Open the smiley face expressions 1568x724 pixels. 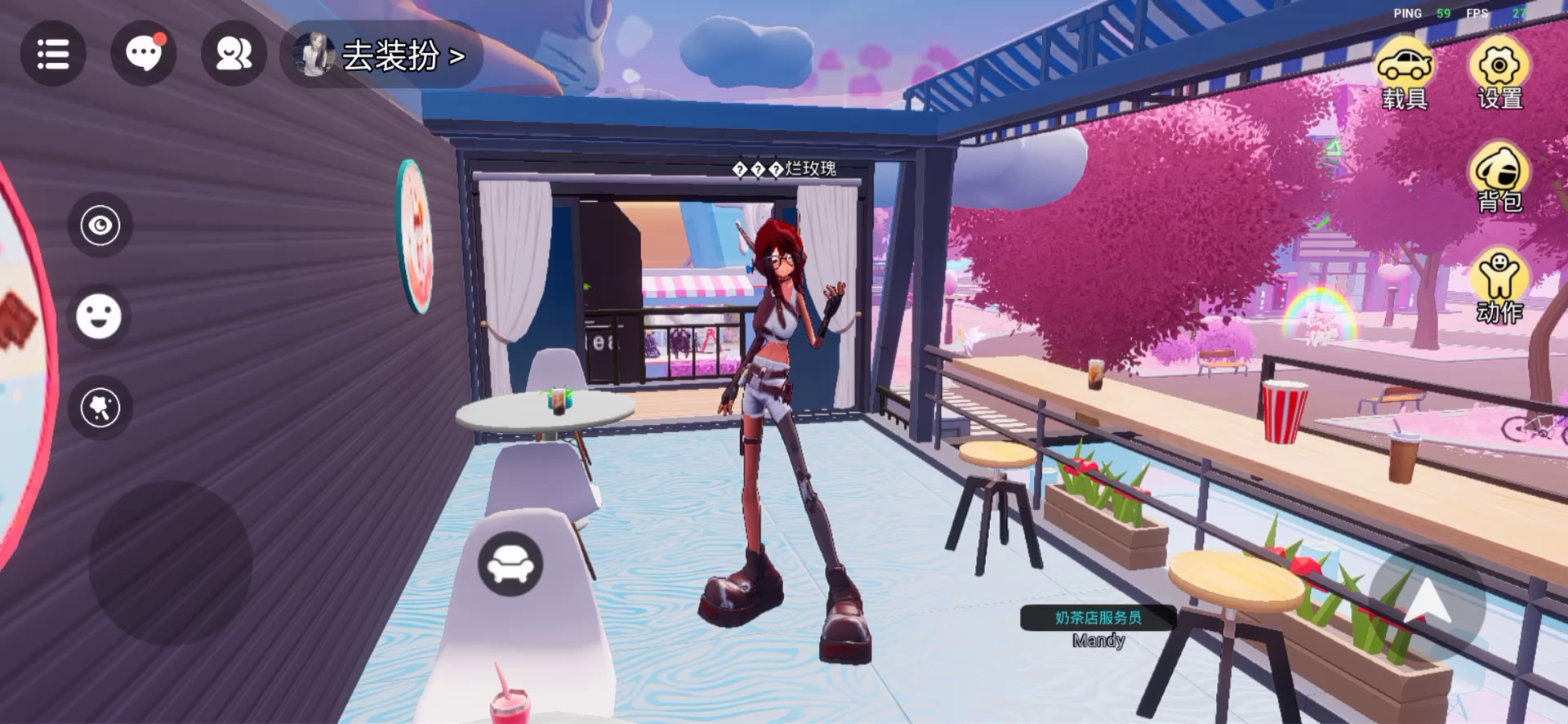click(99, 316)
